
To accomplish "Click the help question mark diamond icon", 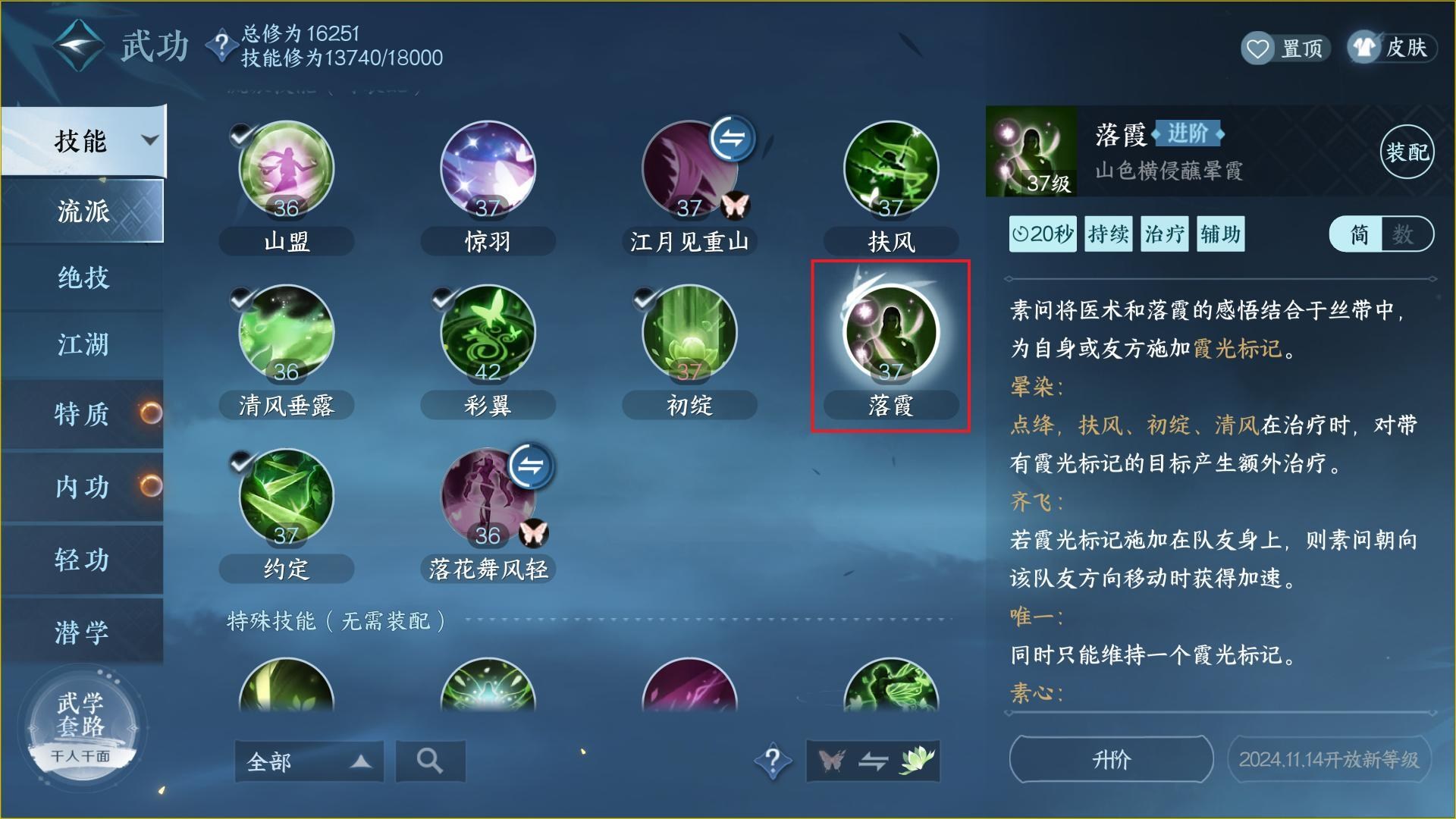I will click(773, 761).
